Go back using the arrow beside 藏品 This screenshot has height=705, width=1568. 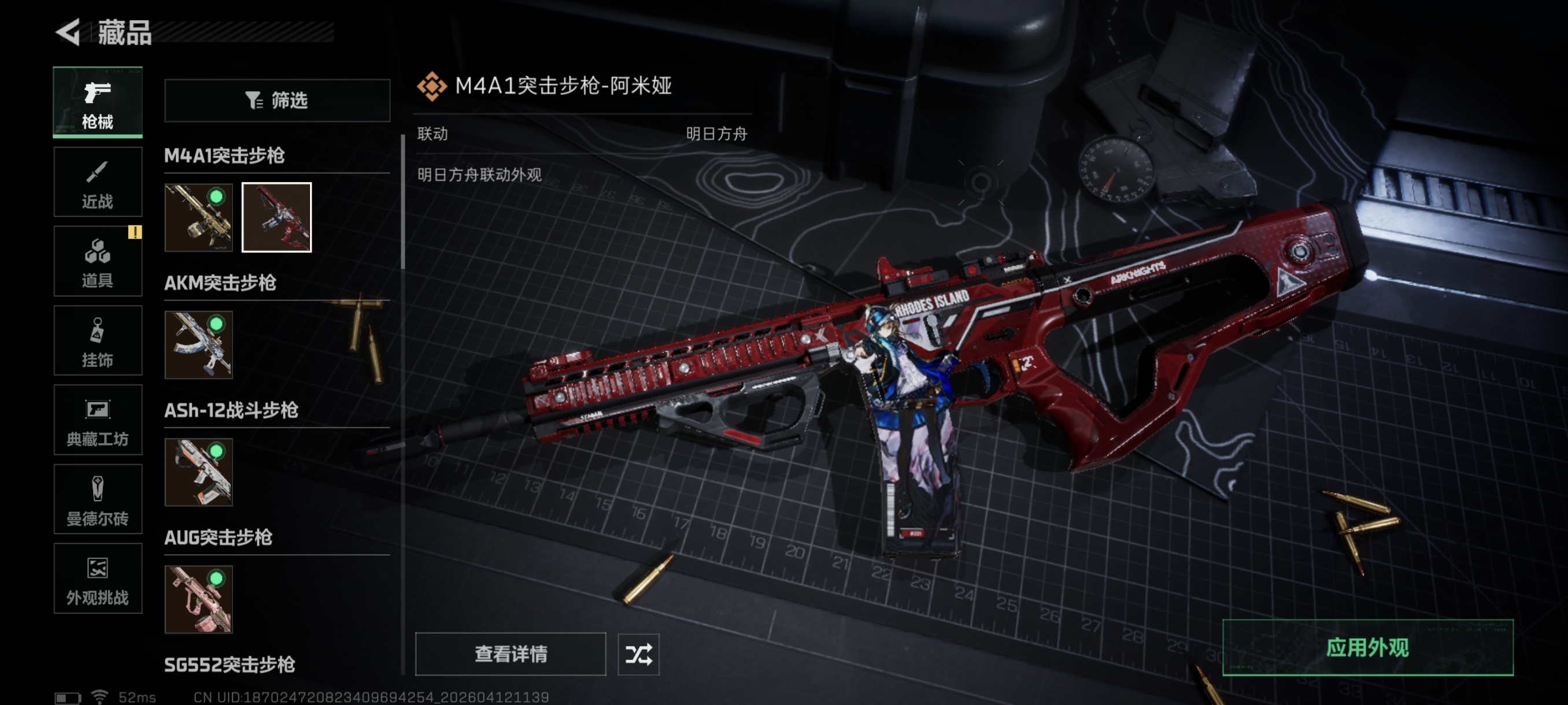[68, 32]
